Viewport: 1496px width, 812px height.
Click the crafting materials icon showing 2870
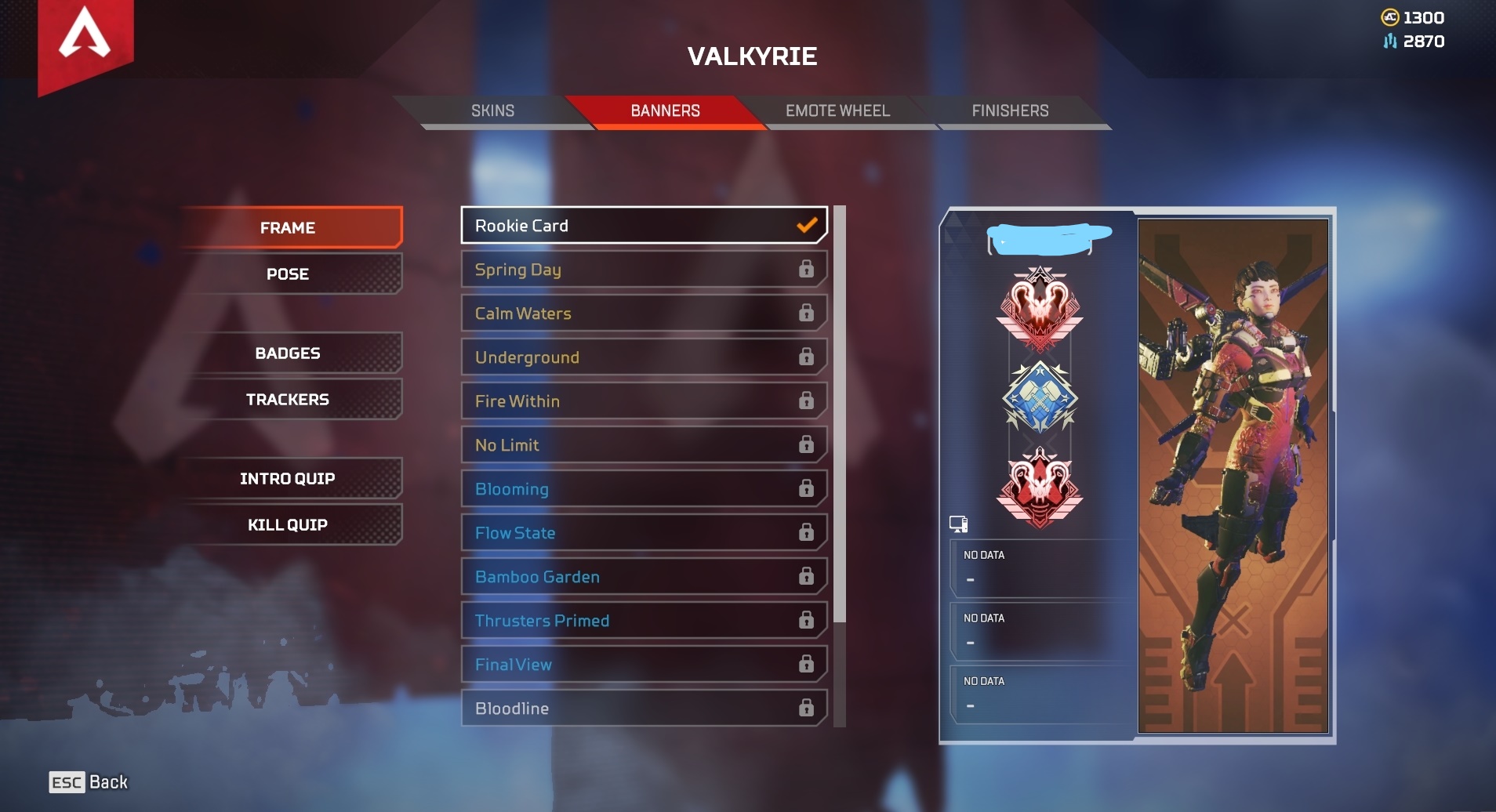pyautogui.click(x=1389, y=42)
